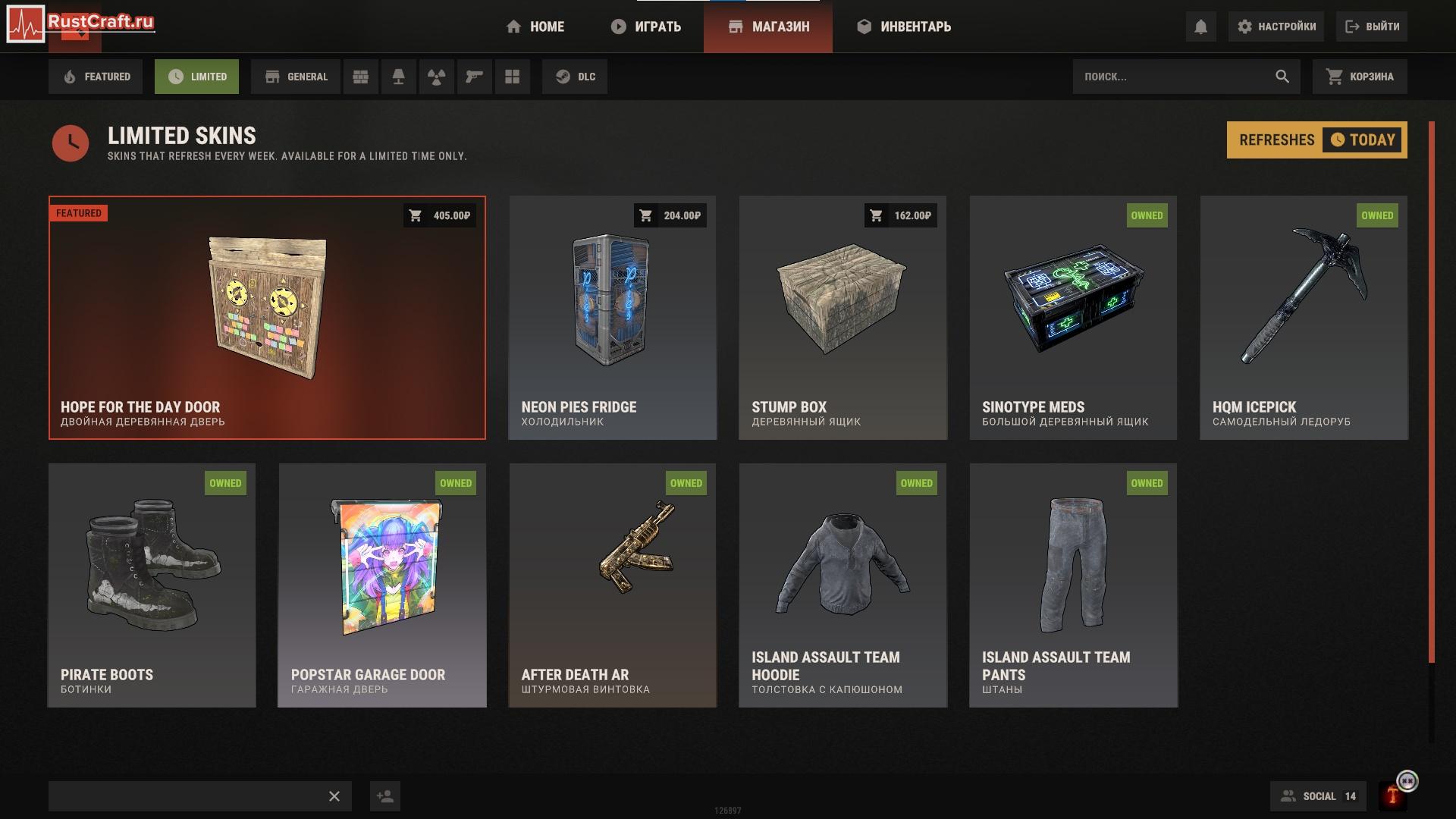Viewport: 1456px width, 819px height.
Task: Open НАСТРОЙКИ settings
Action: (x=1276, y=27)
